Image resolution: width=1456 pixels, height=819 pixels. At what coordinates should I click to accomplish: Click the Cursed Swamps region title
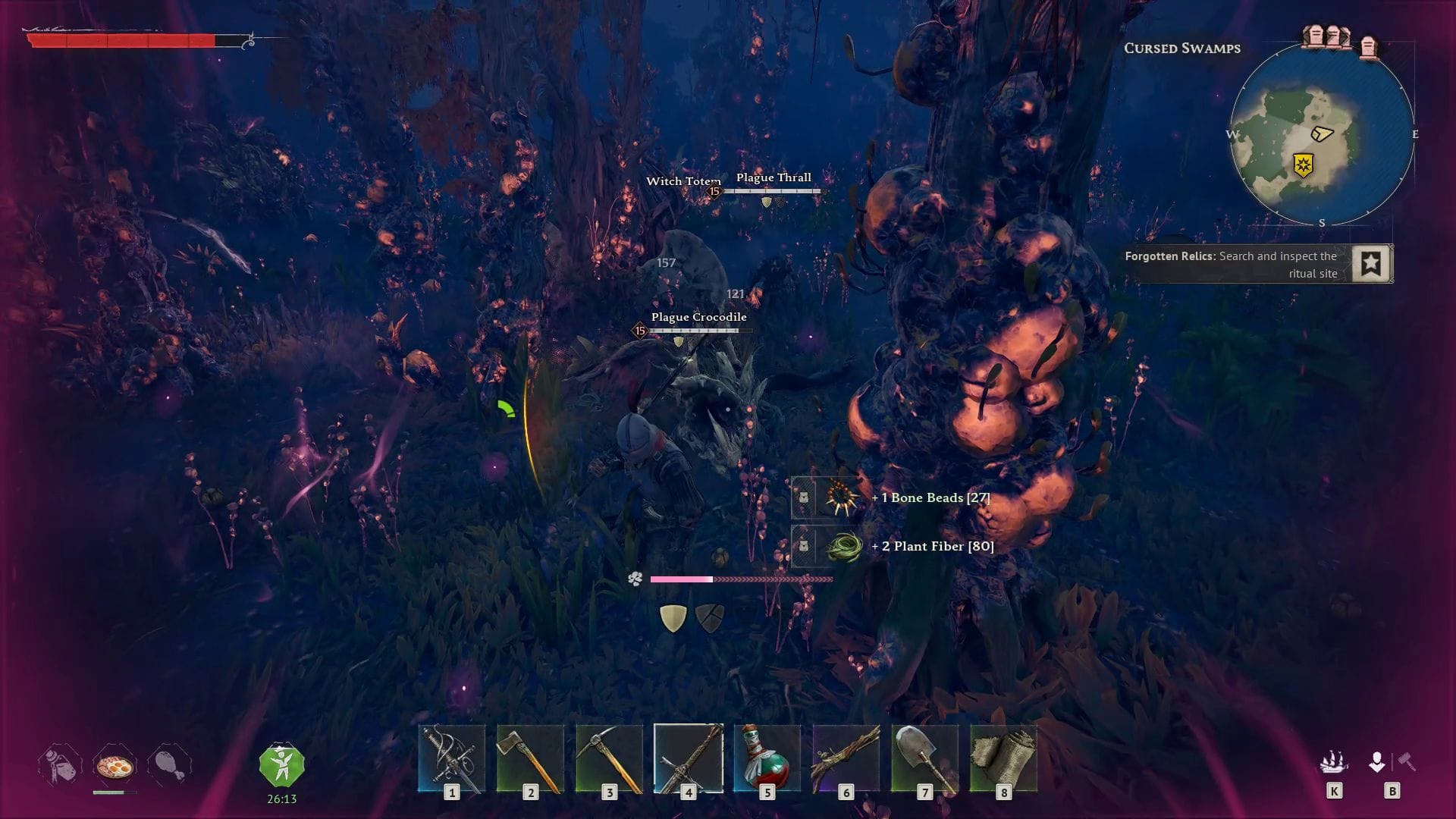(x=1183, y=49)
